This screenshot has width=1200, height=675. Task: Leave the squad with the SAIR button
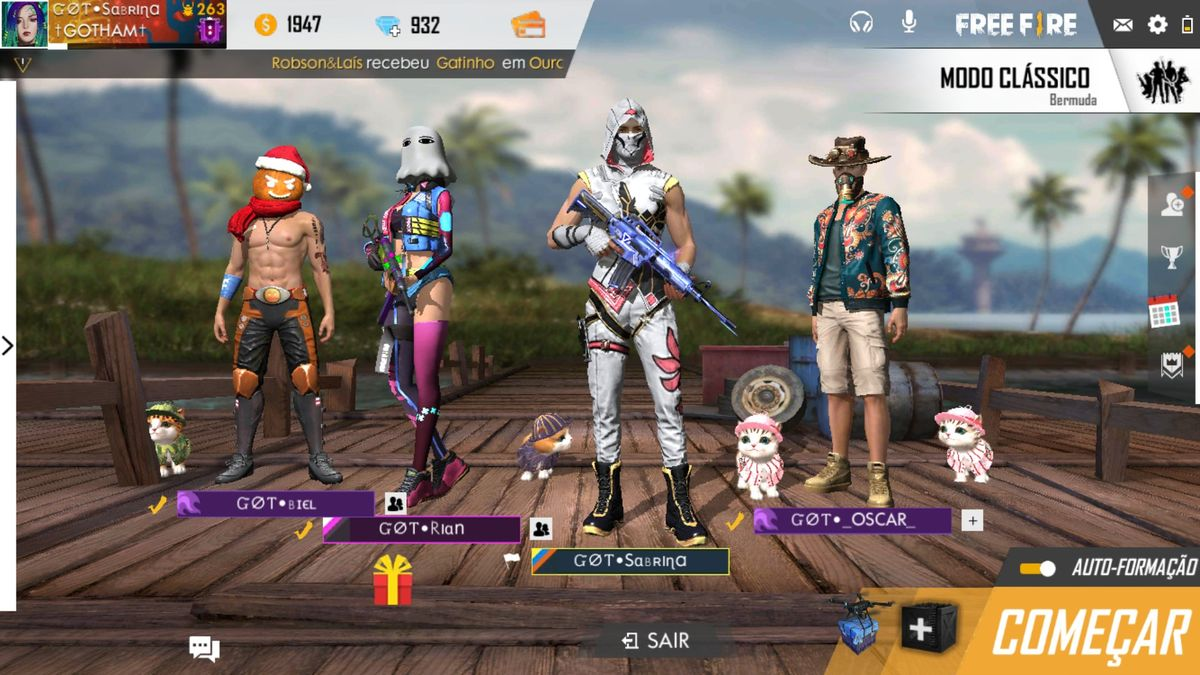point(656,641)
